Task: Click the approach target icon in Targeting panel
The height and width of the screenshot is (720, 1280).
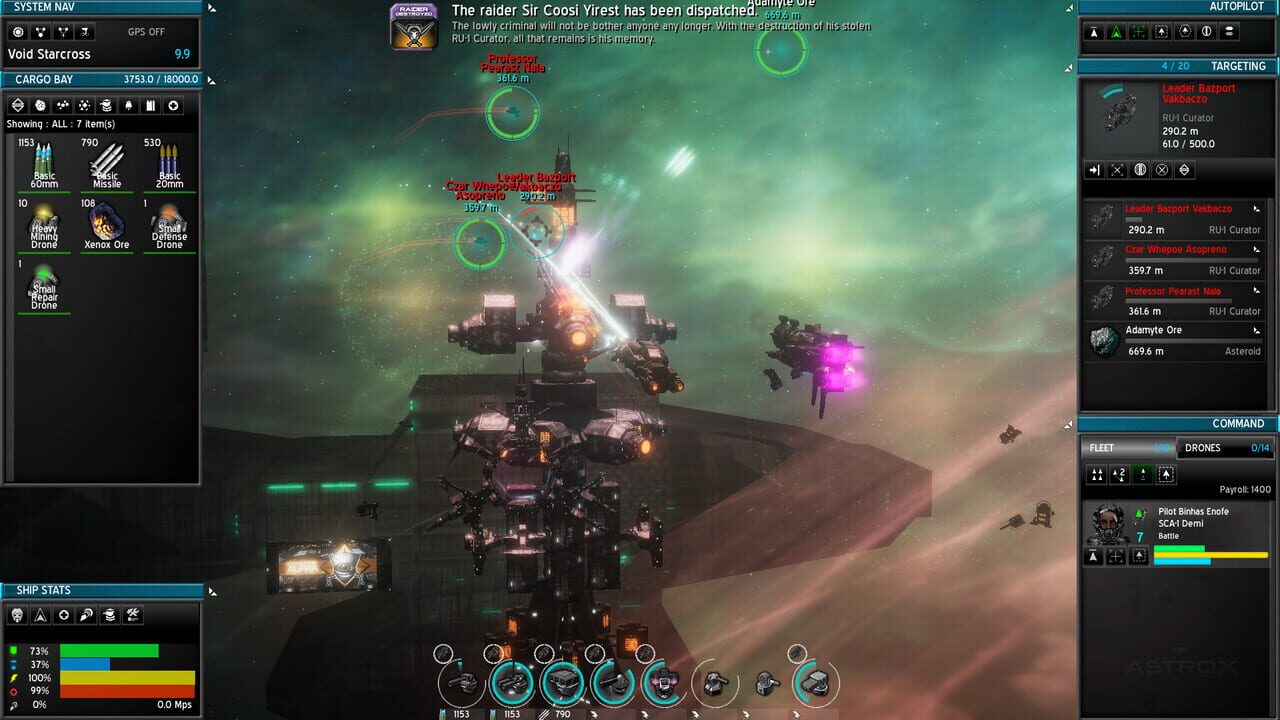Action: click(1096, 170)
